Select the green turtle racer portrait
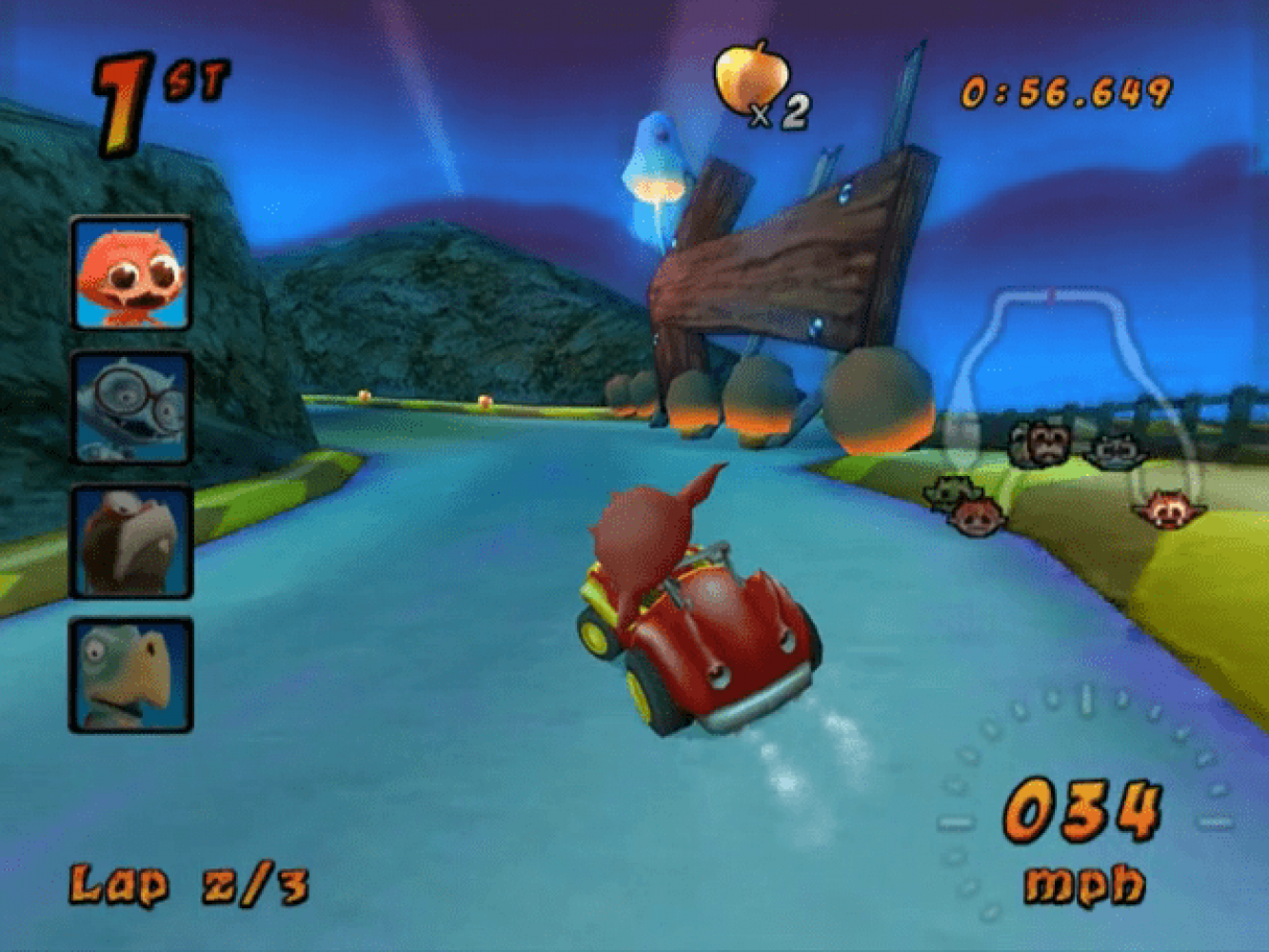The height and width of the screenshot is (952, 1269). click(131, 674)
